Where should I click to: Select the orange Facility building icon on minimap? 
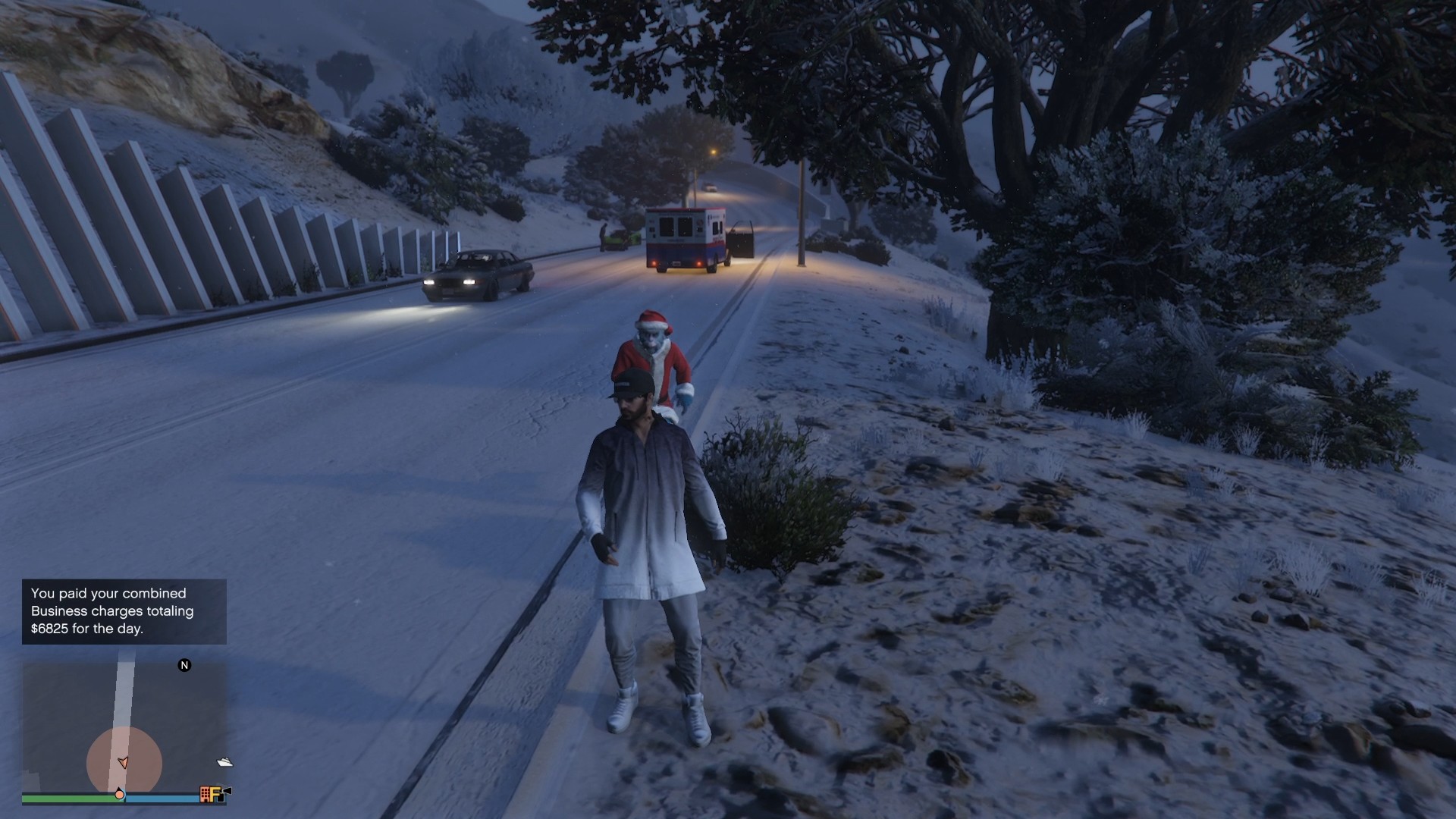(x=205, y=793)
